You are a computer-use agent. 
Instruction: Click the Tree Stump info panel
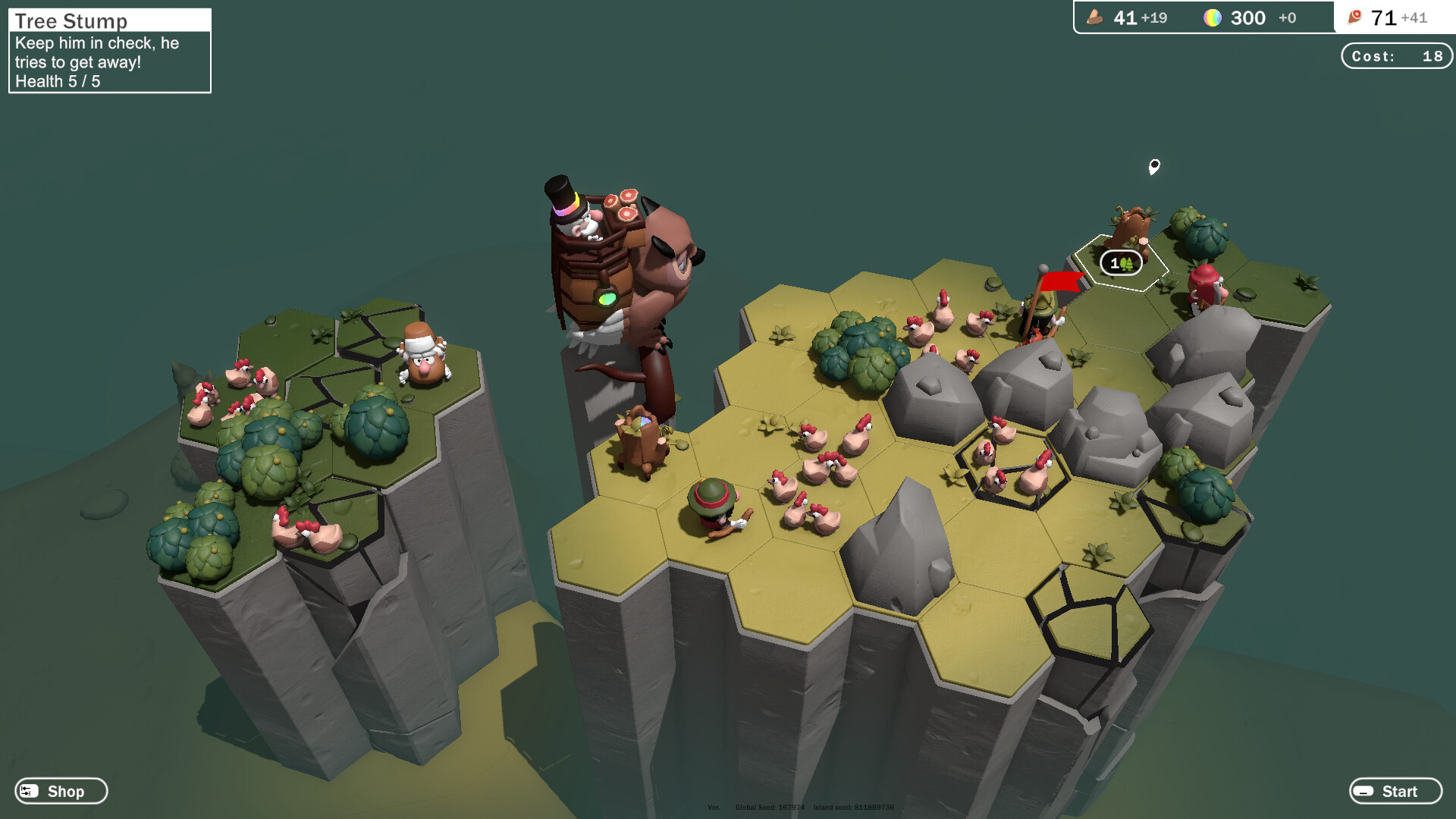(108, 49)
